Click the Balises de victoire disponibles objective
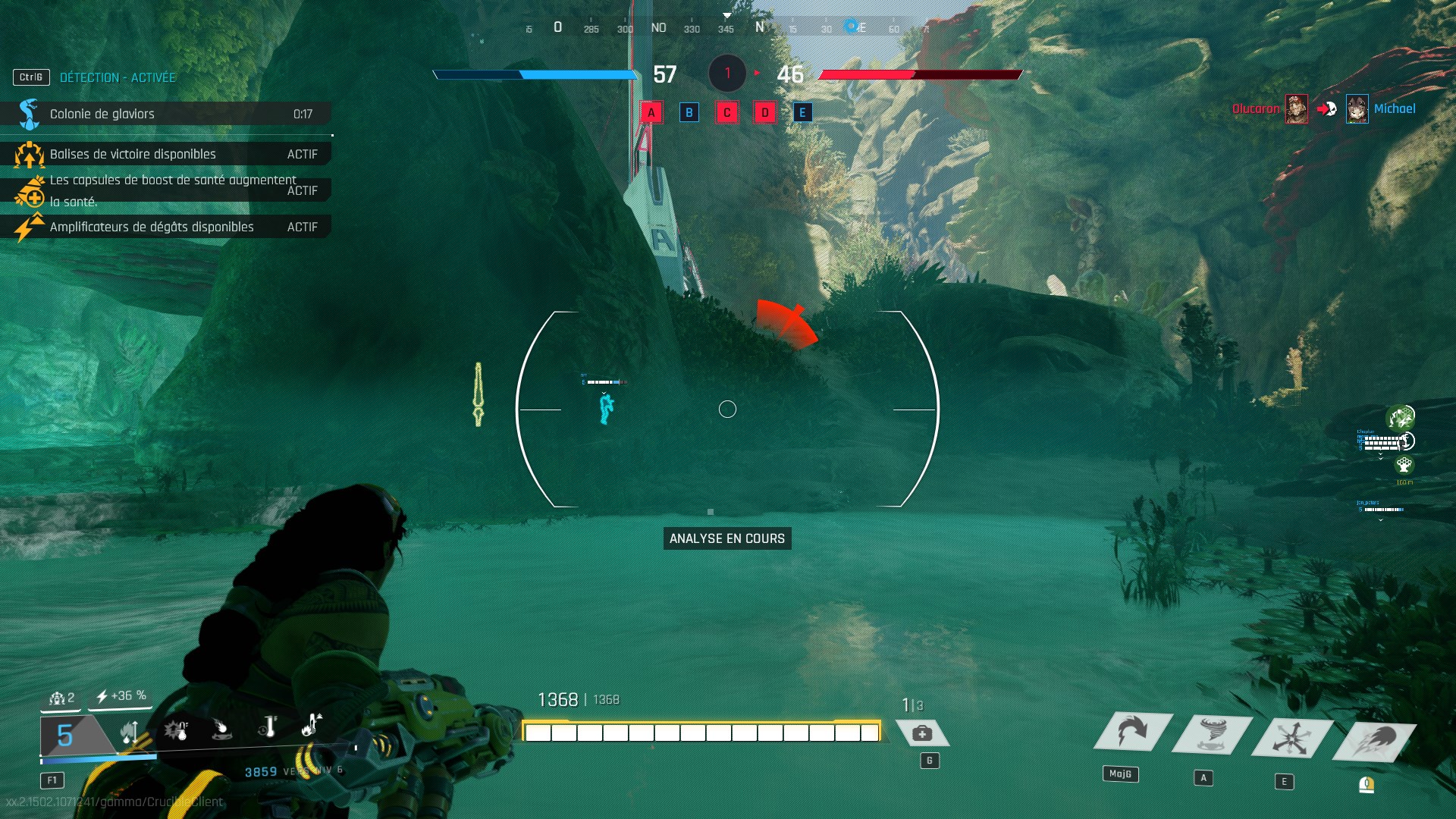1456x819 pixels. pos(165,154)
